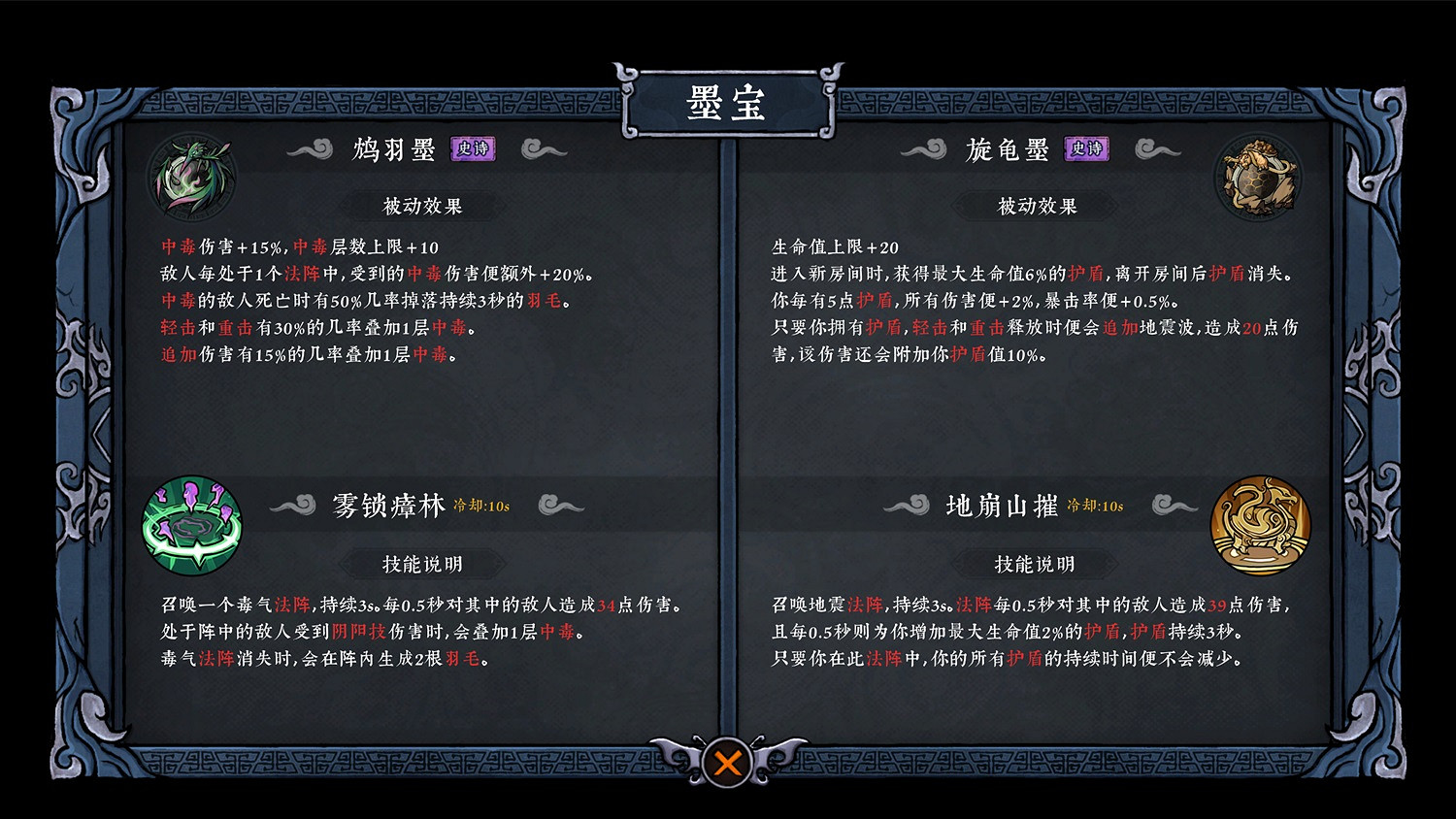Expand the 技能说明 section under 雾锁瘴林
The image size is (1456, 819).
click(x=421, y=563)
